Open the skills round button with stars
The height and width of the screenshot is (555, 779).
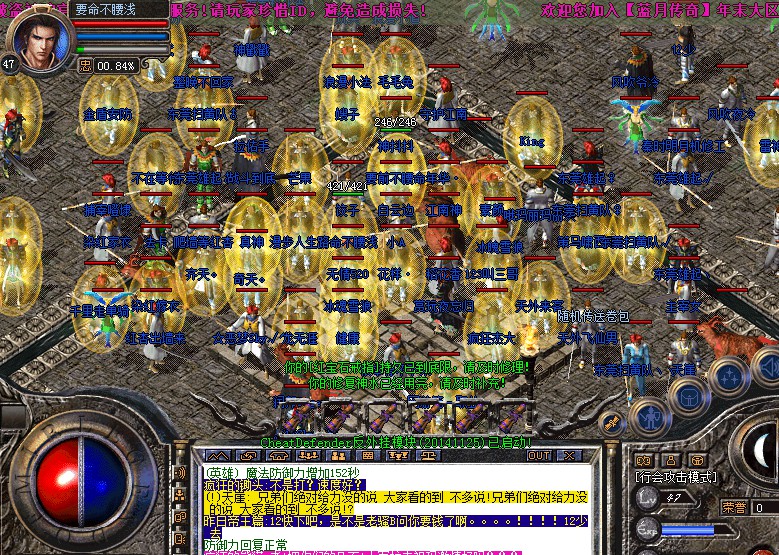[728, 377]
